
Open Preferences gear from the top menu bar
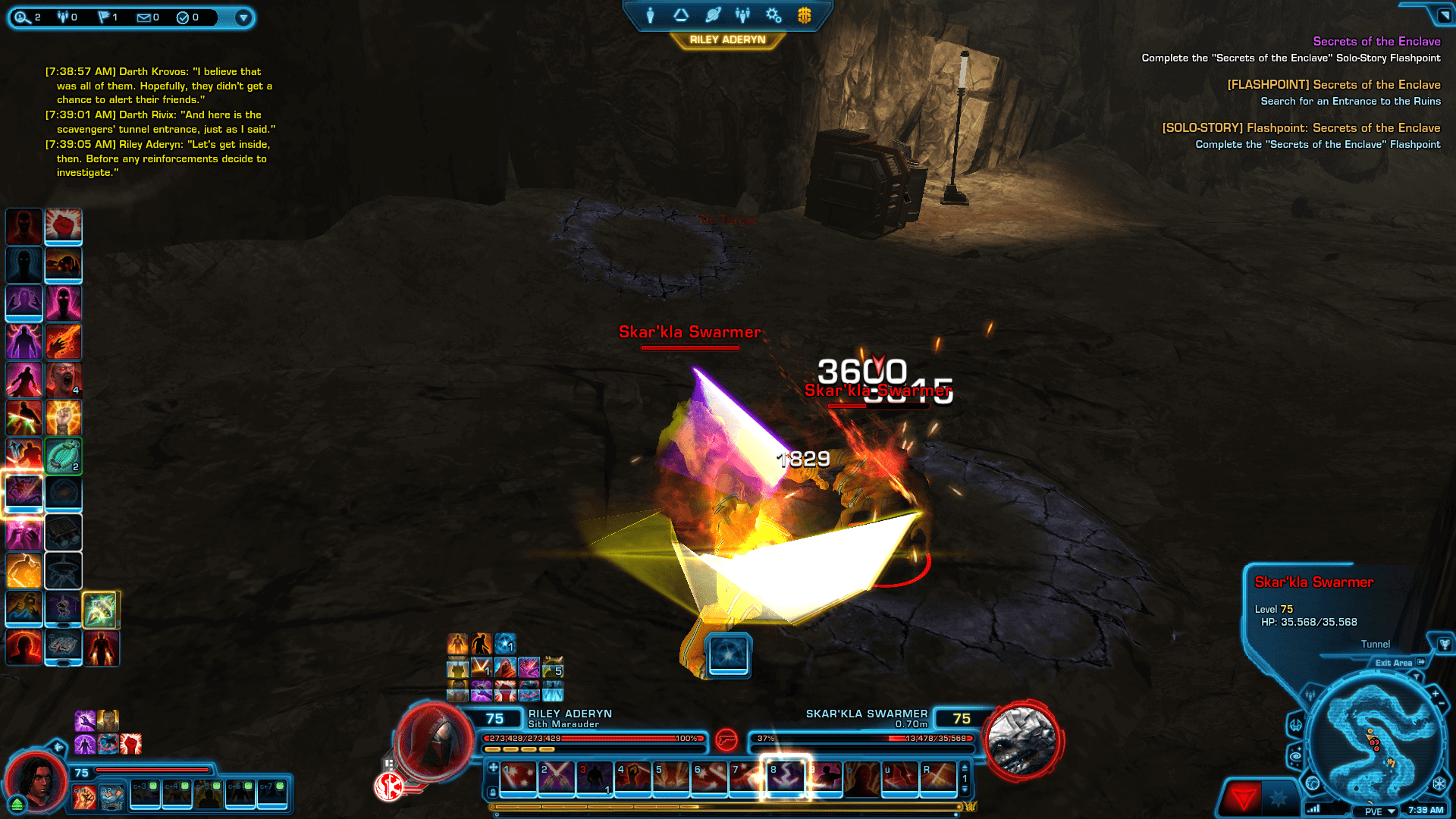coord(773,15)
